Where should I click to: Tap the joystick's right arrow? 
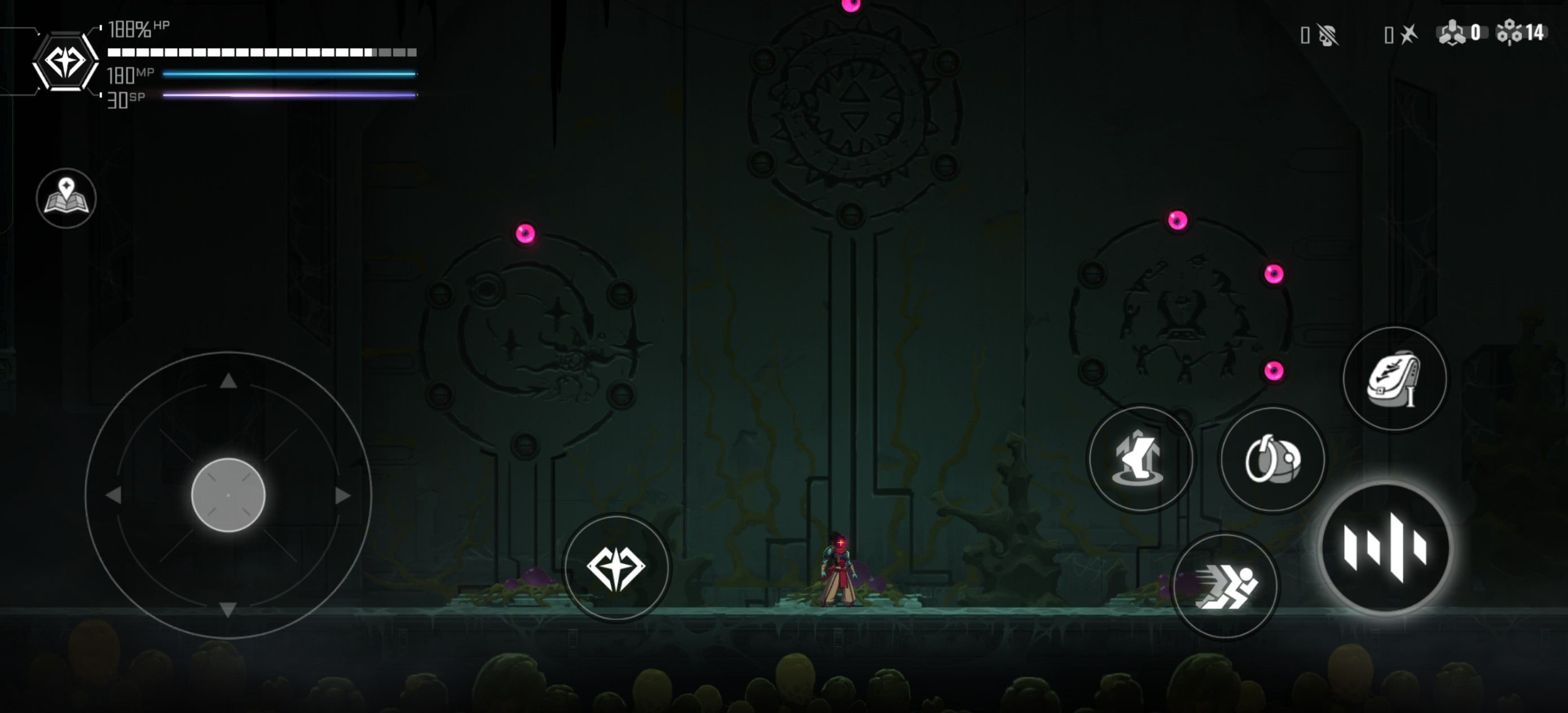click(343, 496)
